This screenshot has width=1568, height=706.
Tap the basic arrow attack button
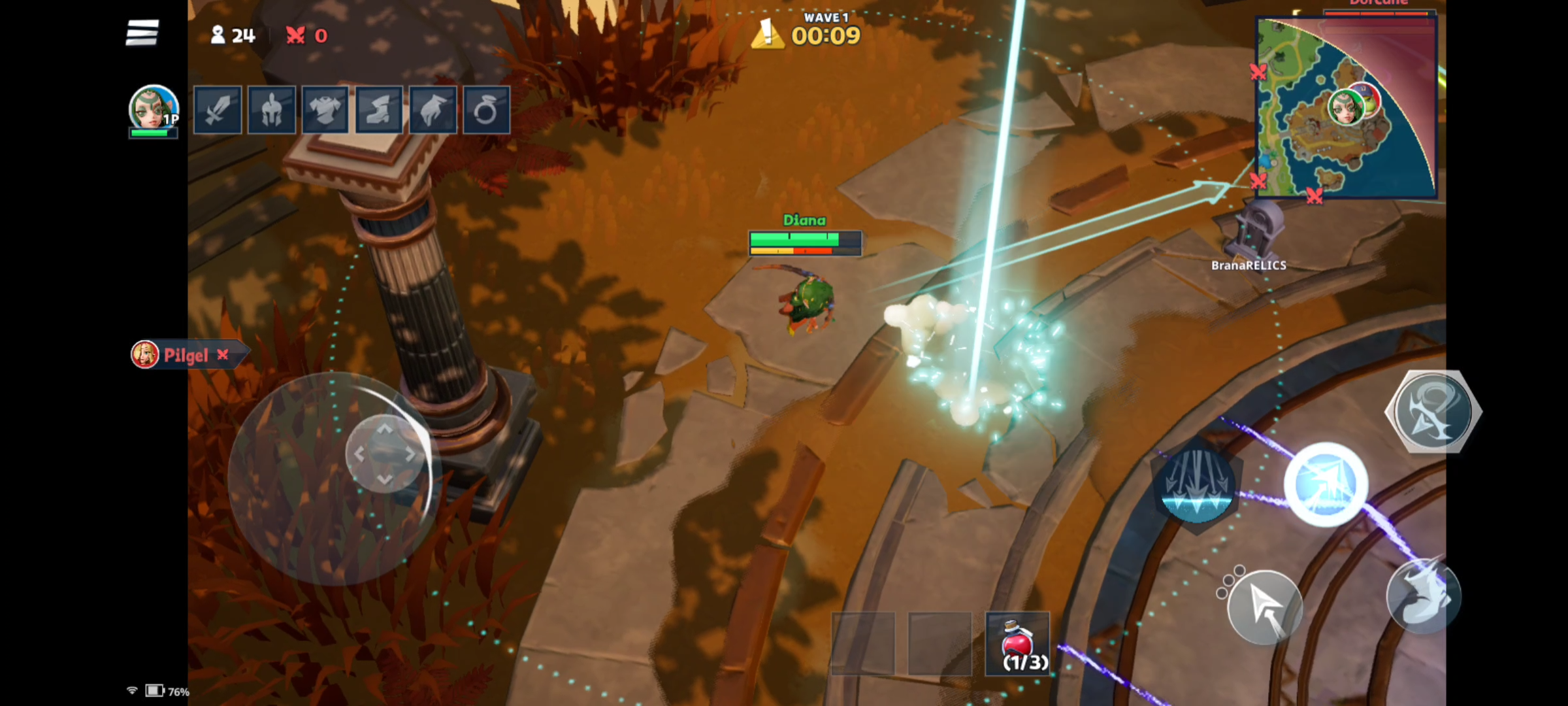click(x=1265, y=608)
